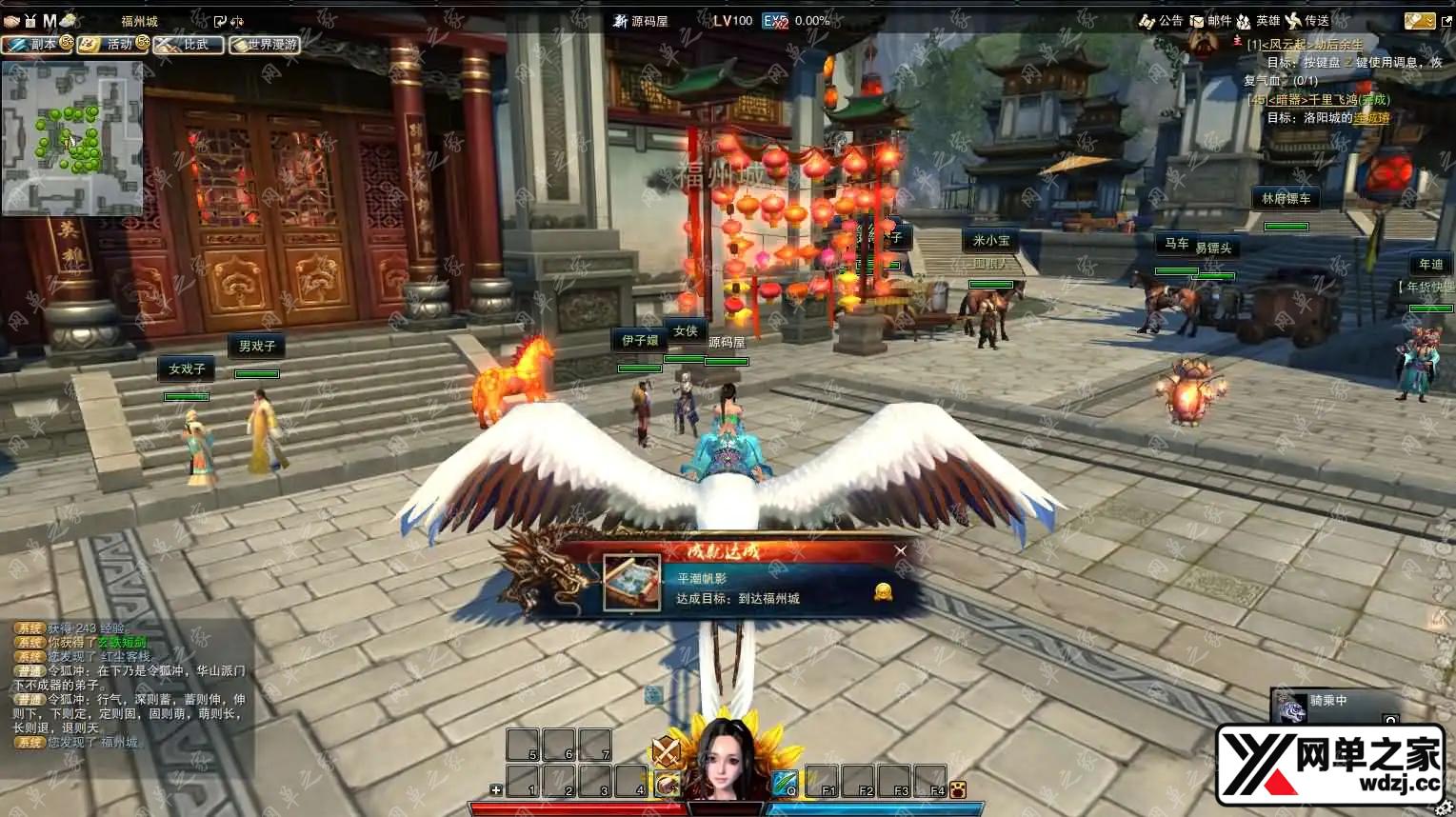Toggle the crossed swords combat icon

tap(667, 751)
